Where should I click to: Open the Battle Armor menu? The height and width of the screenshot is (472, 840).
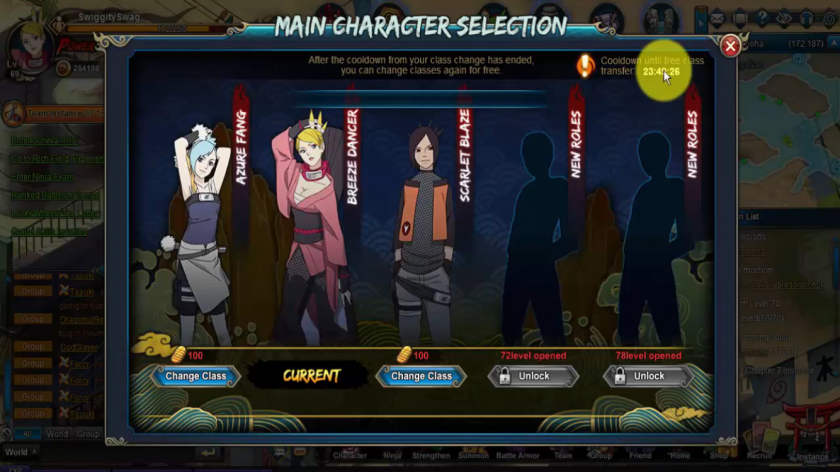[x=518, y=455]
